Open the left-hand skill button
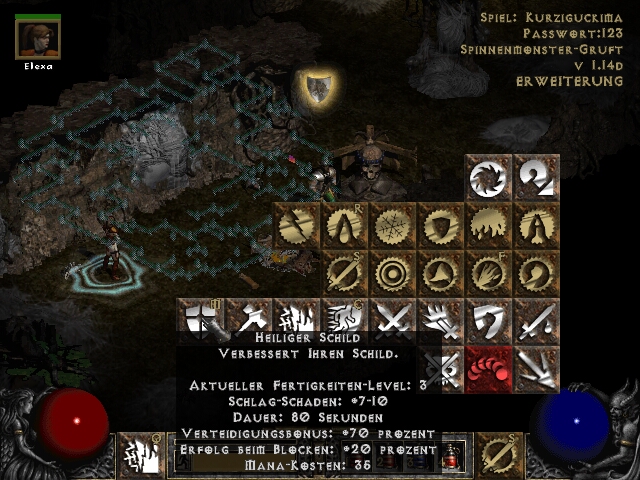The image size is (640, 480). [142, 455]
